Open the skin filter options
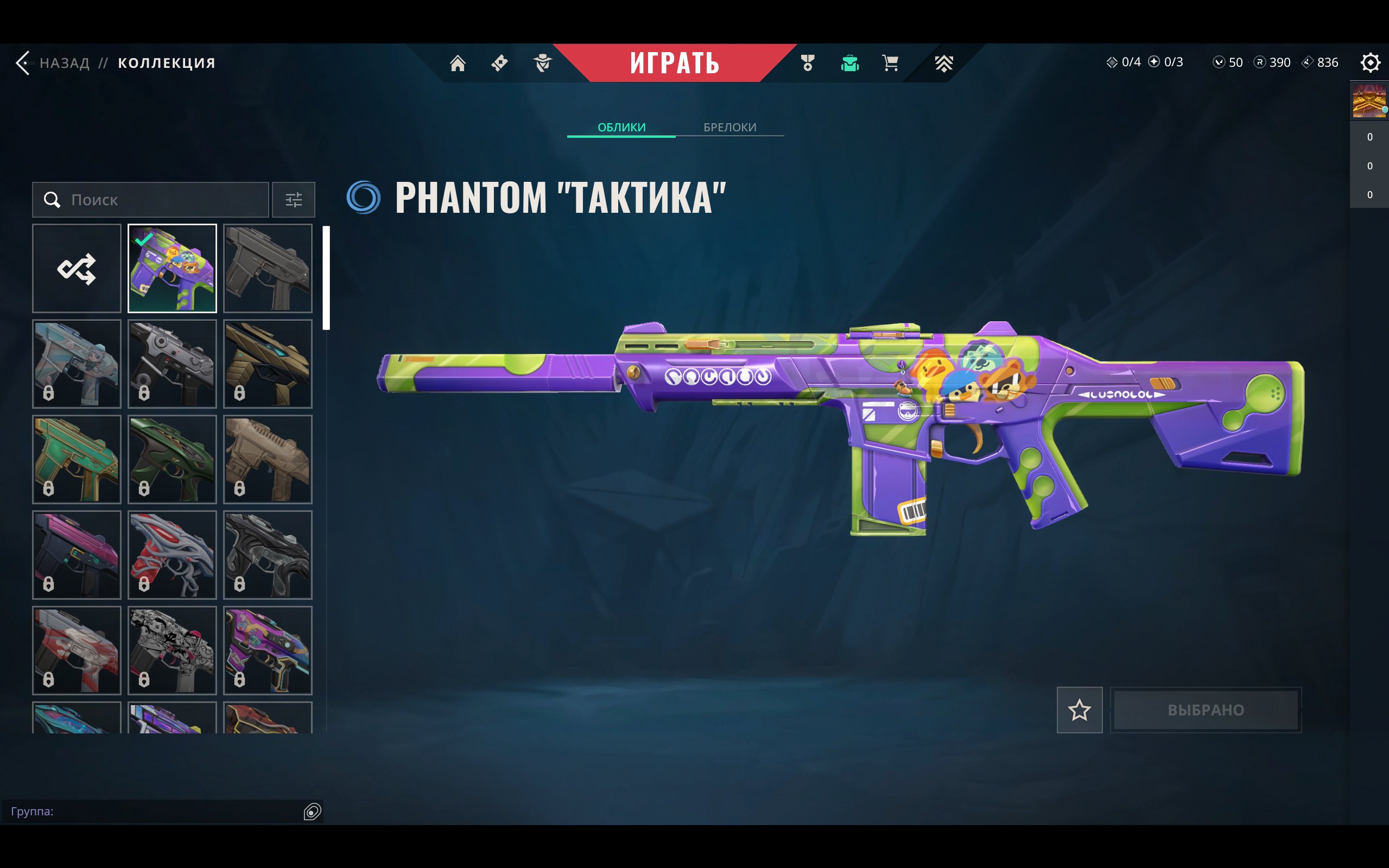 pos(293,200)
